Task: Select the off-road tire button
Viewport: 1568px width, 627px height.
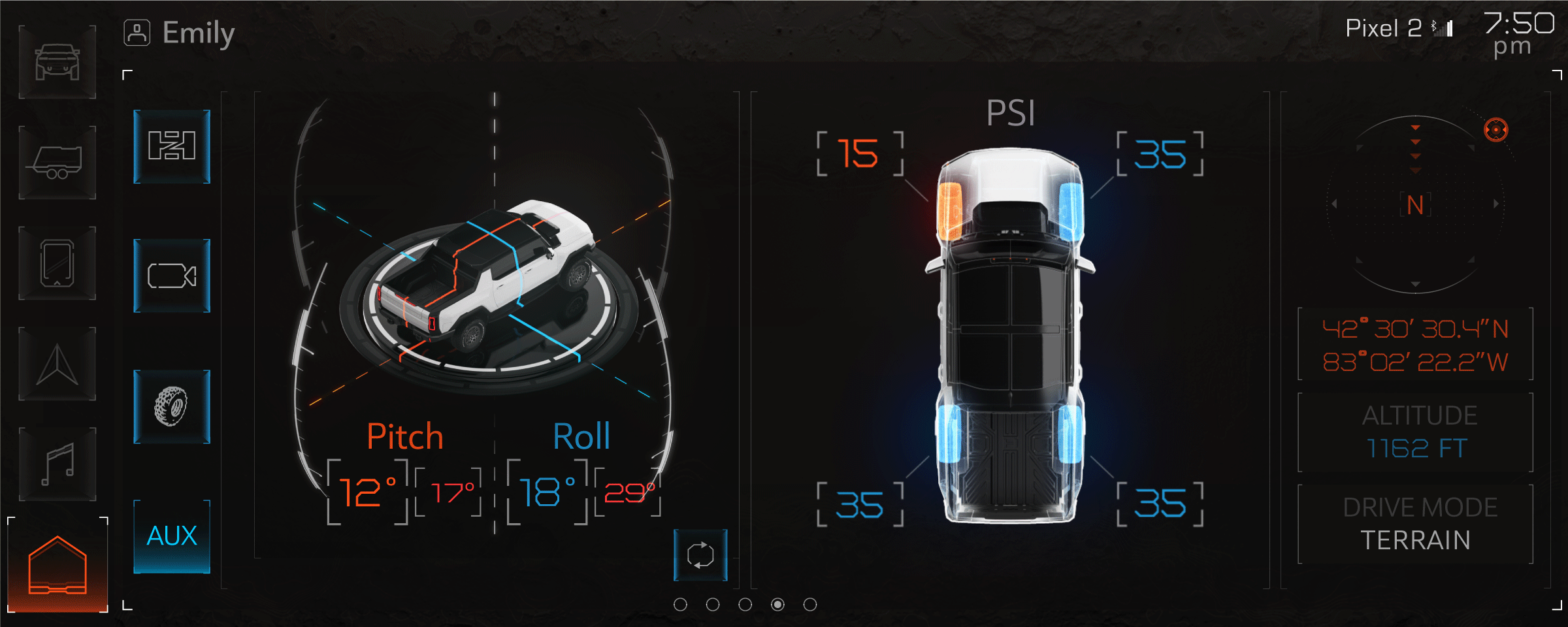Action: tap(172, 406)
